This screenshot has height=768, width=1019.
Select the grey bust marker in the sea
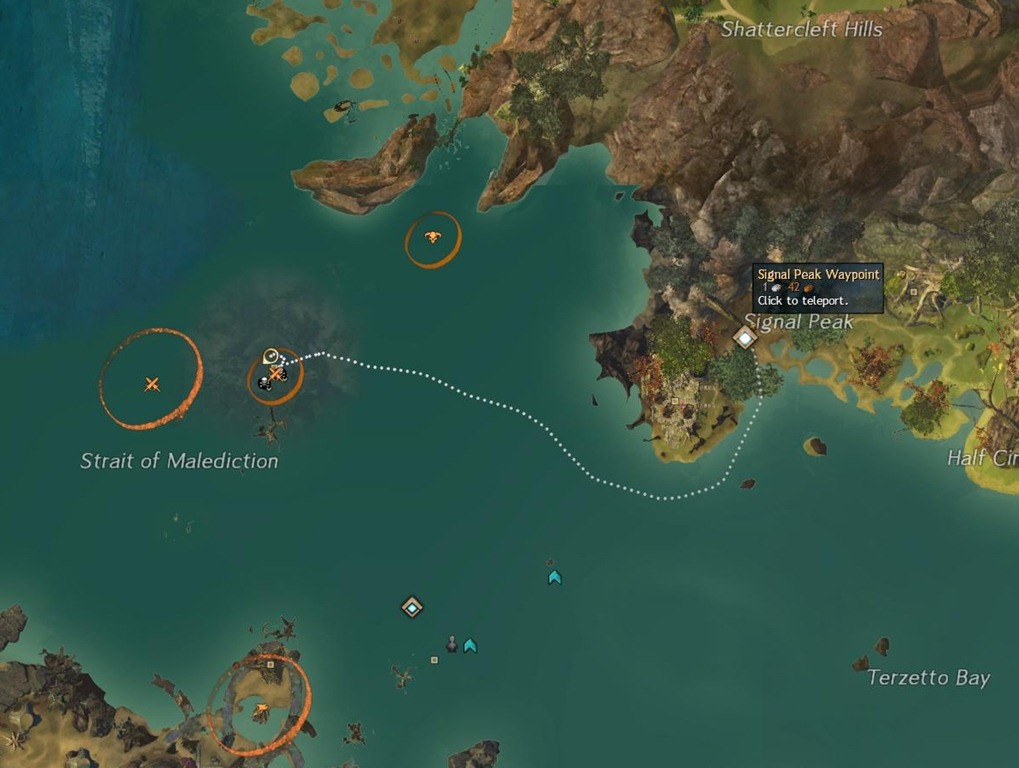click(x=452, y=643)
